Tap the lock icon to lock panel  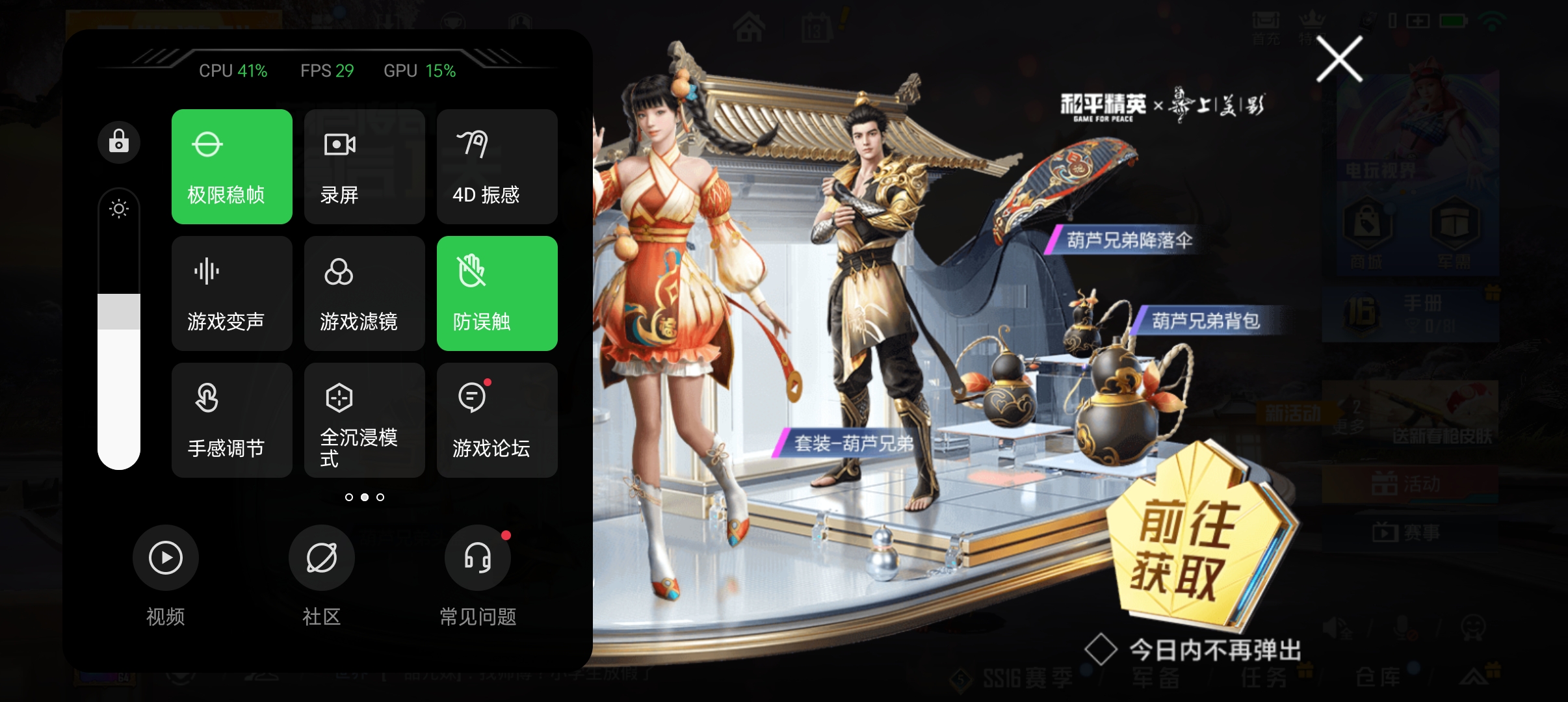click(118, 142)
